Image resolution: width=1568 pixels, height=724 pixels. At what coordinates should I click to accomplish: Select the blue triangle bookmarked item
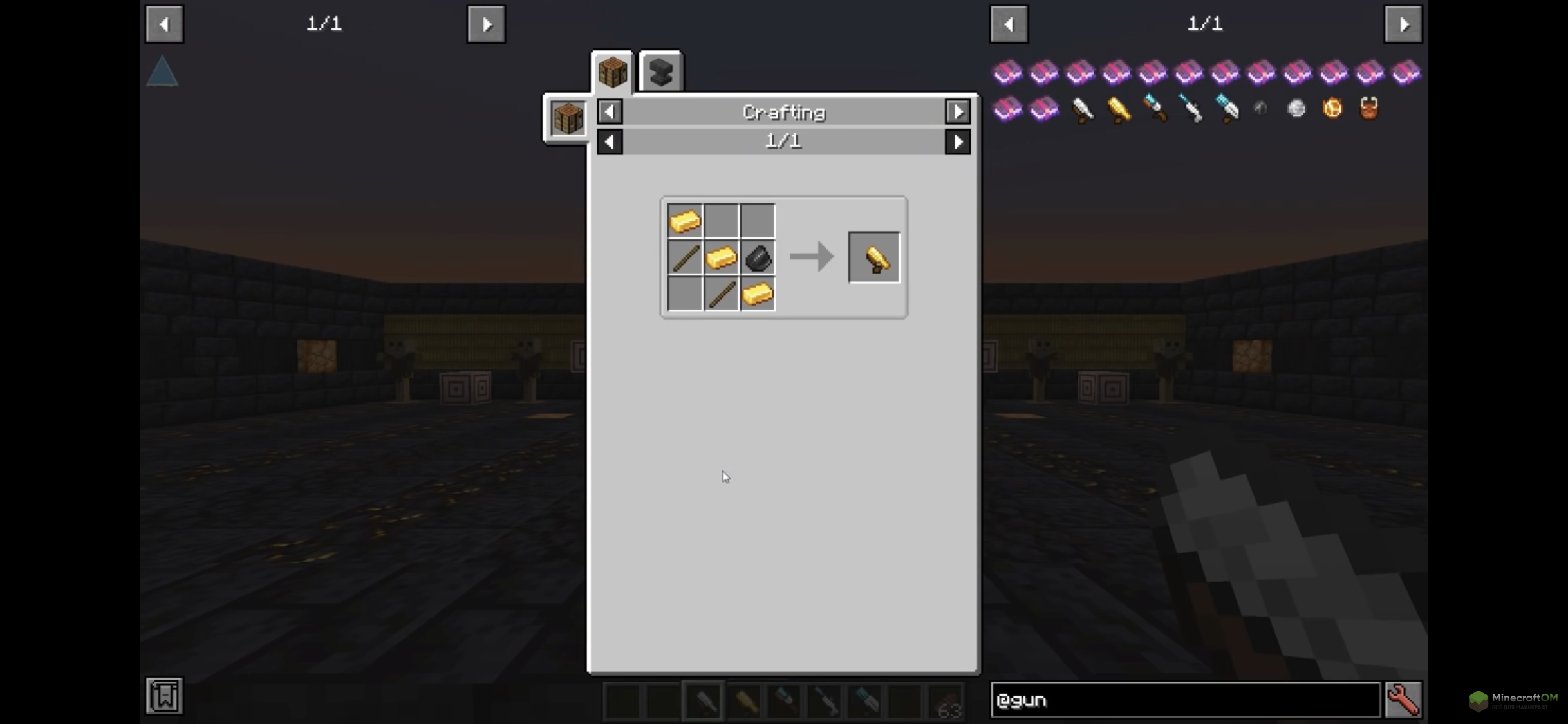point(162,71)
